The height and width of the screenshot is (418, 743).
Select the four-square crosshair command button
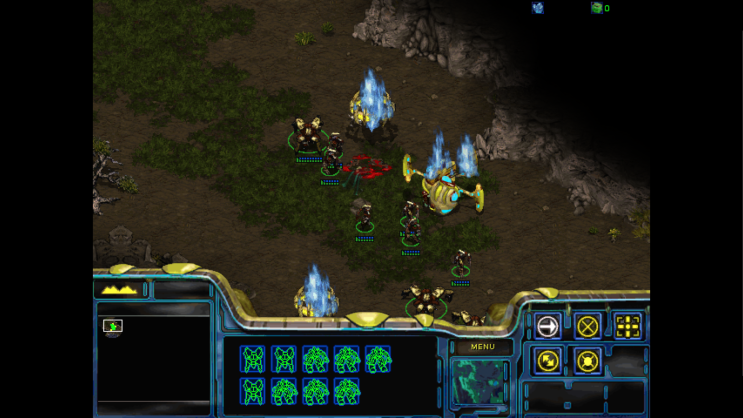click(627, 326)
